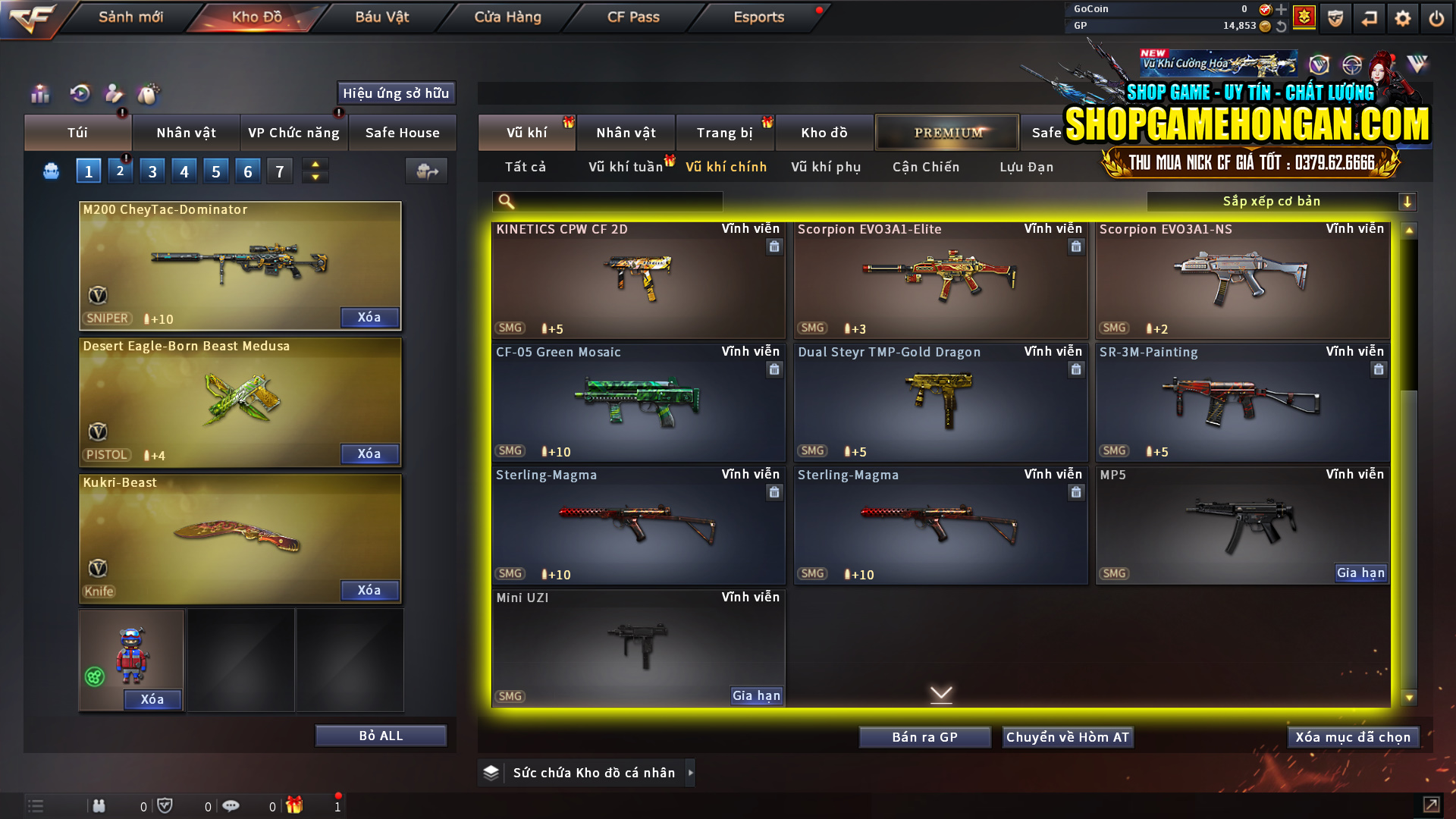Switch to the Premium weapons tab

pyautogui.click(x=946, y=132)
